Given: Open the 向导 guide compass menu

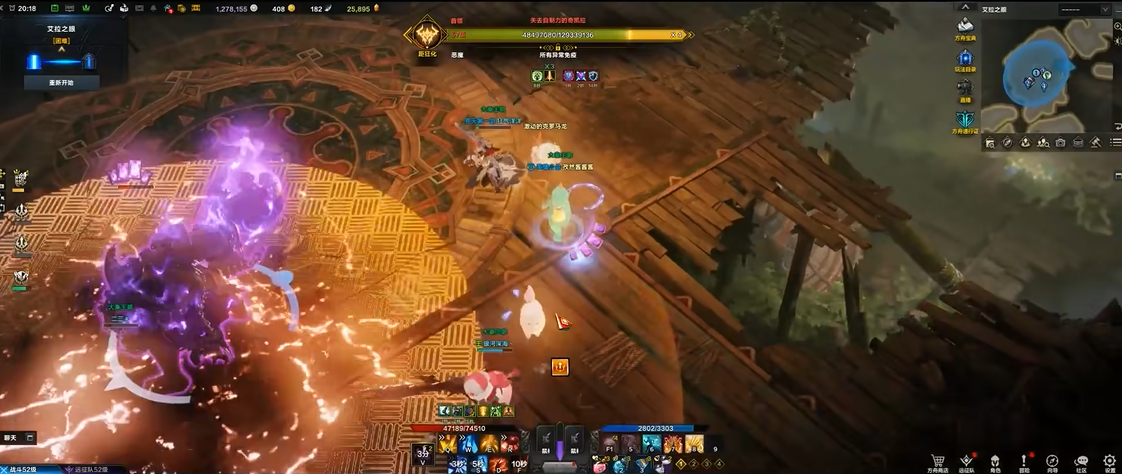Looking at the screenshot, I should click(1052, 461).
